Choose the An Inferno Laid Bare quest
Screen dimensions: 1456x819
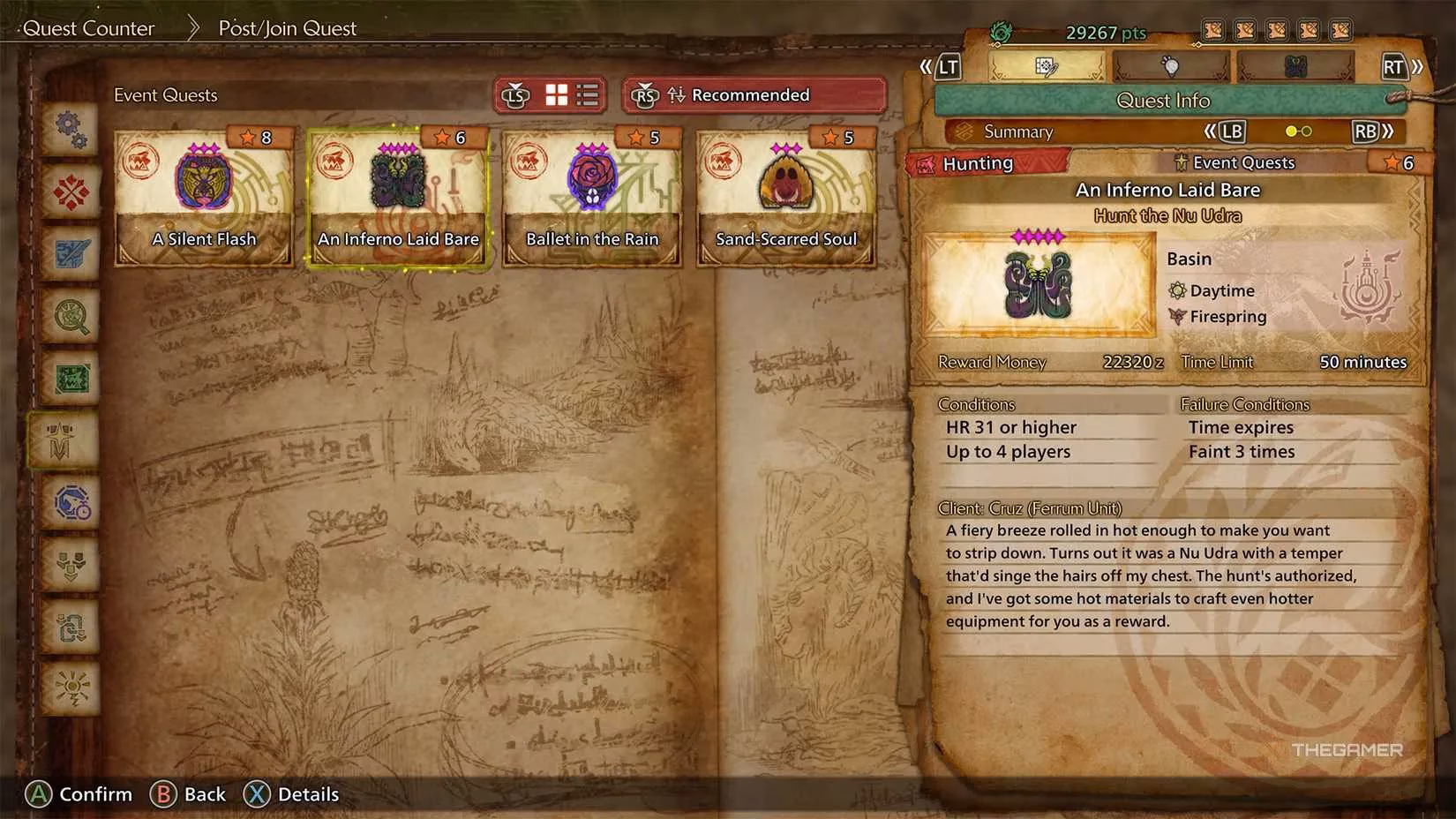pos(398,197)
